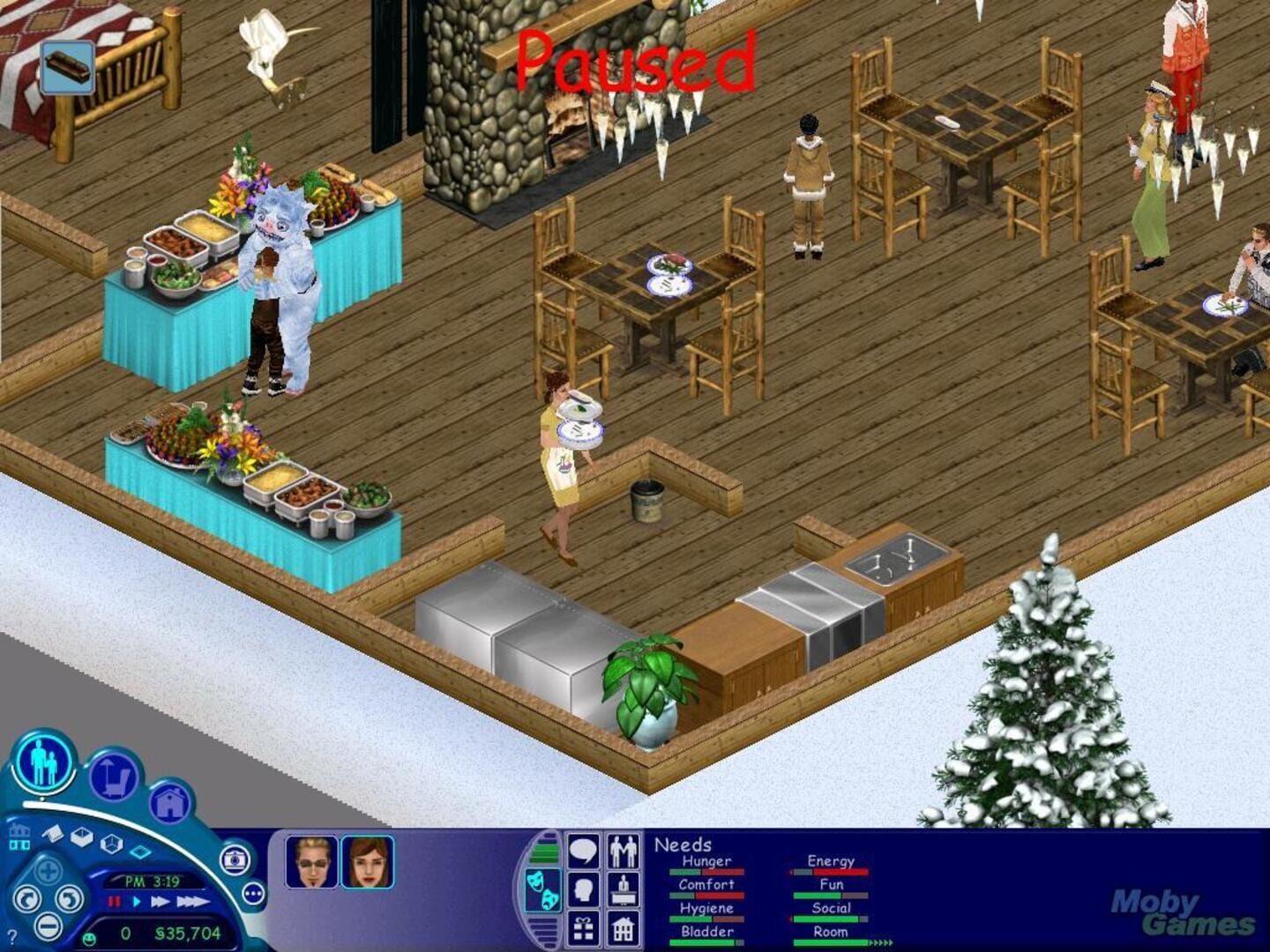Open the Inventory gift box icon

(x=584, y=928)
